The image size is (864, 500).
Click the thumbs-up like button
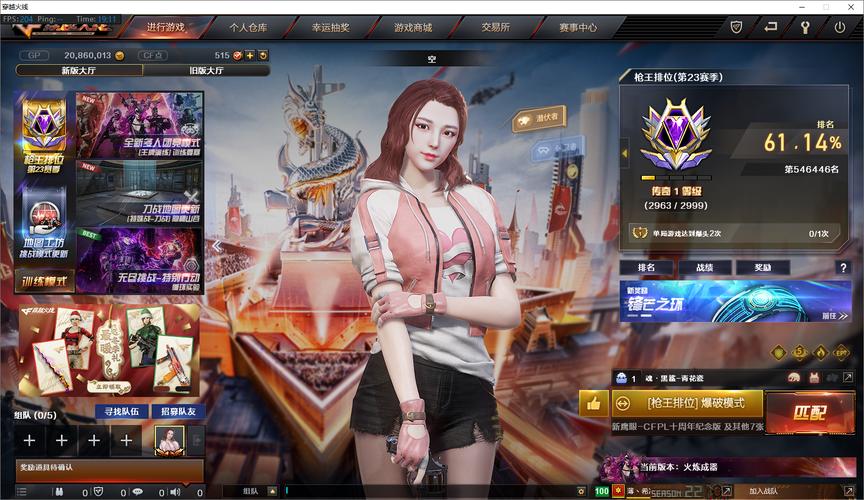[x=594, y=403]
